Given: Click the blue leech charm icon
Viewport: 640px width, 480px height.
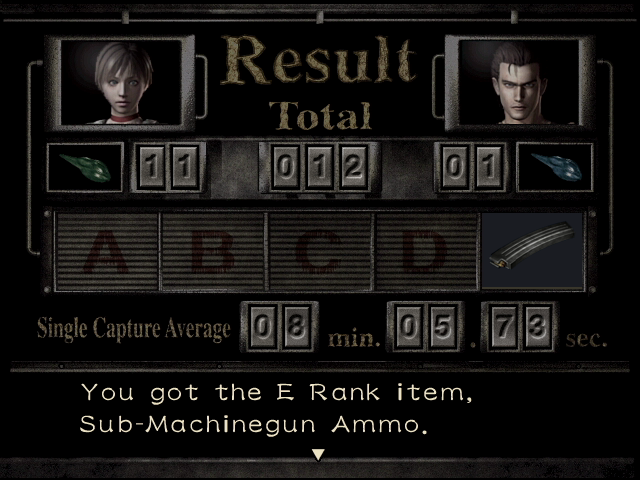Looking at the screenshot, I should tap(554, 167).
